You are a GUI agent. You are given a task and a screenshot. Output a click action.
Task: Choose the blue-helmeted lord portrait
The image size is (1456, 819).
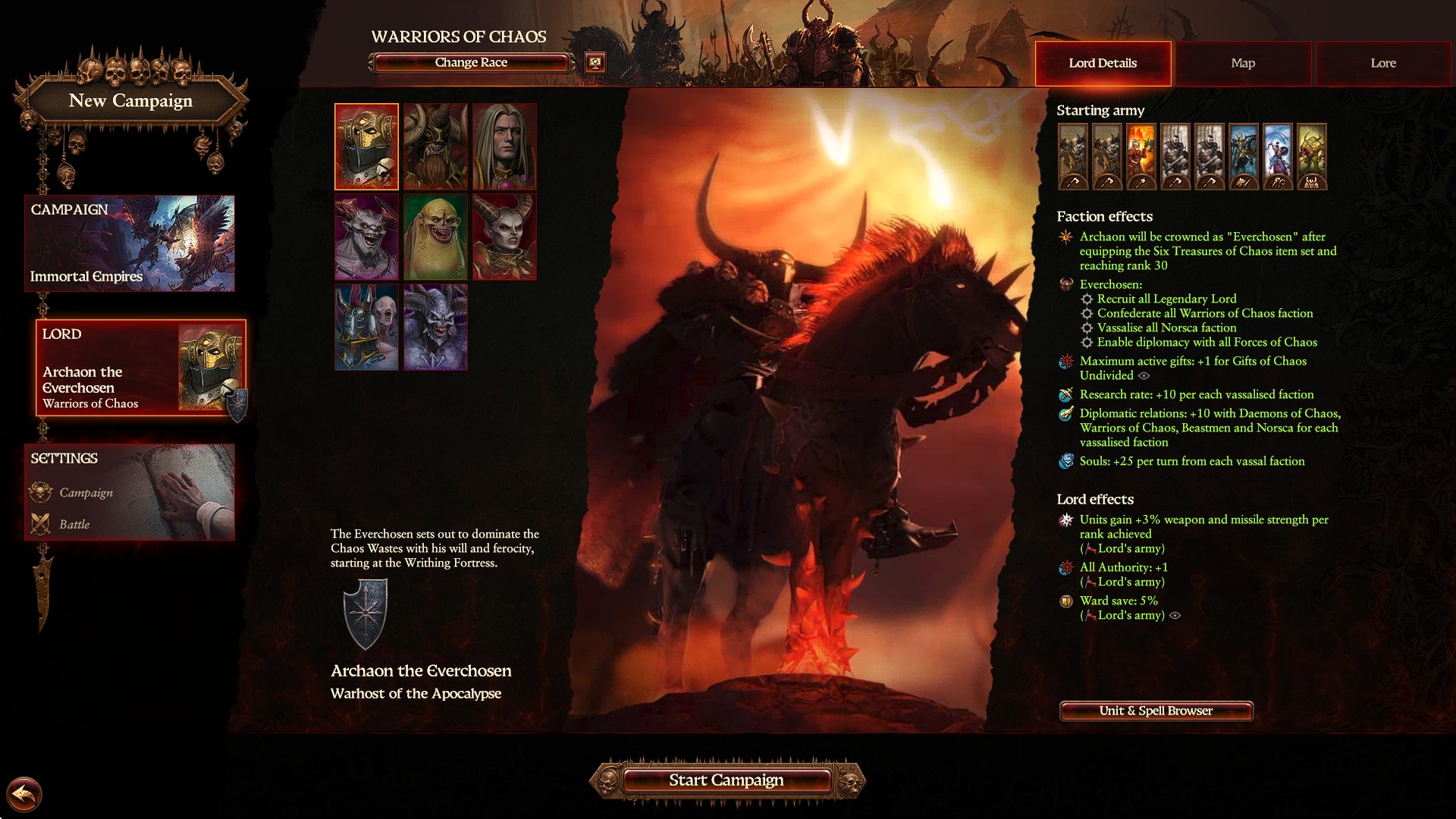coord(367,328)
